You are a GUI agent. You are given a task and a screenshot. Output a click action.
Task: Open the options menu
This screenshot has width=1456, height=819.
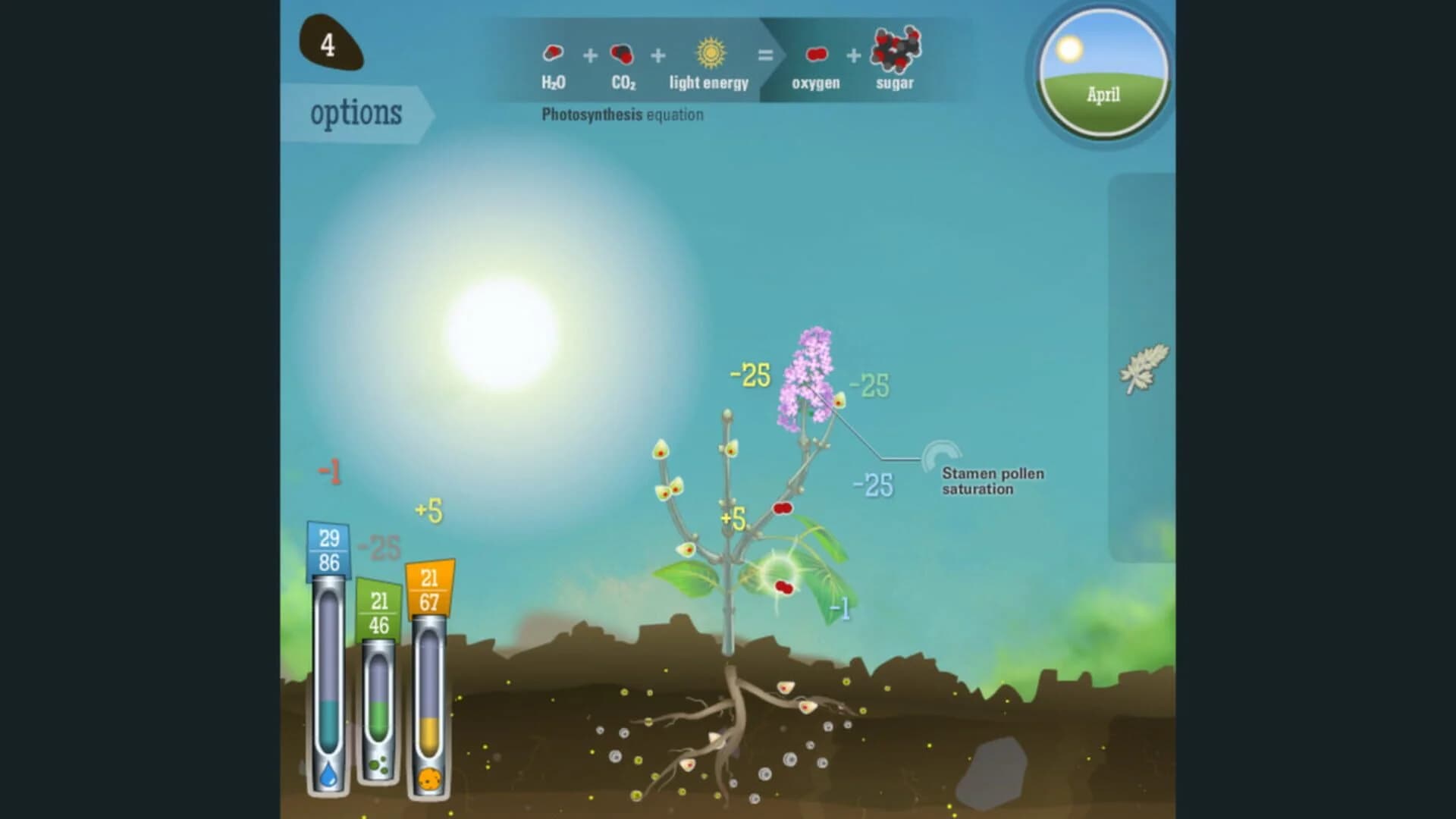(356, 112)
